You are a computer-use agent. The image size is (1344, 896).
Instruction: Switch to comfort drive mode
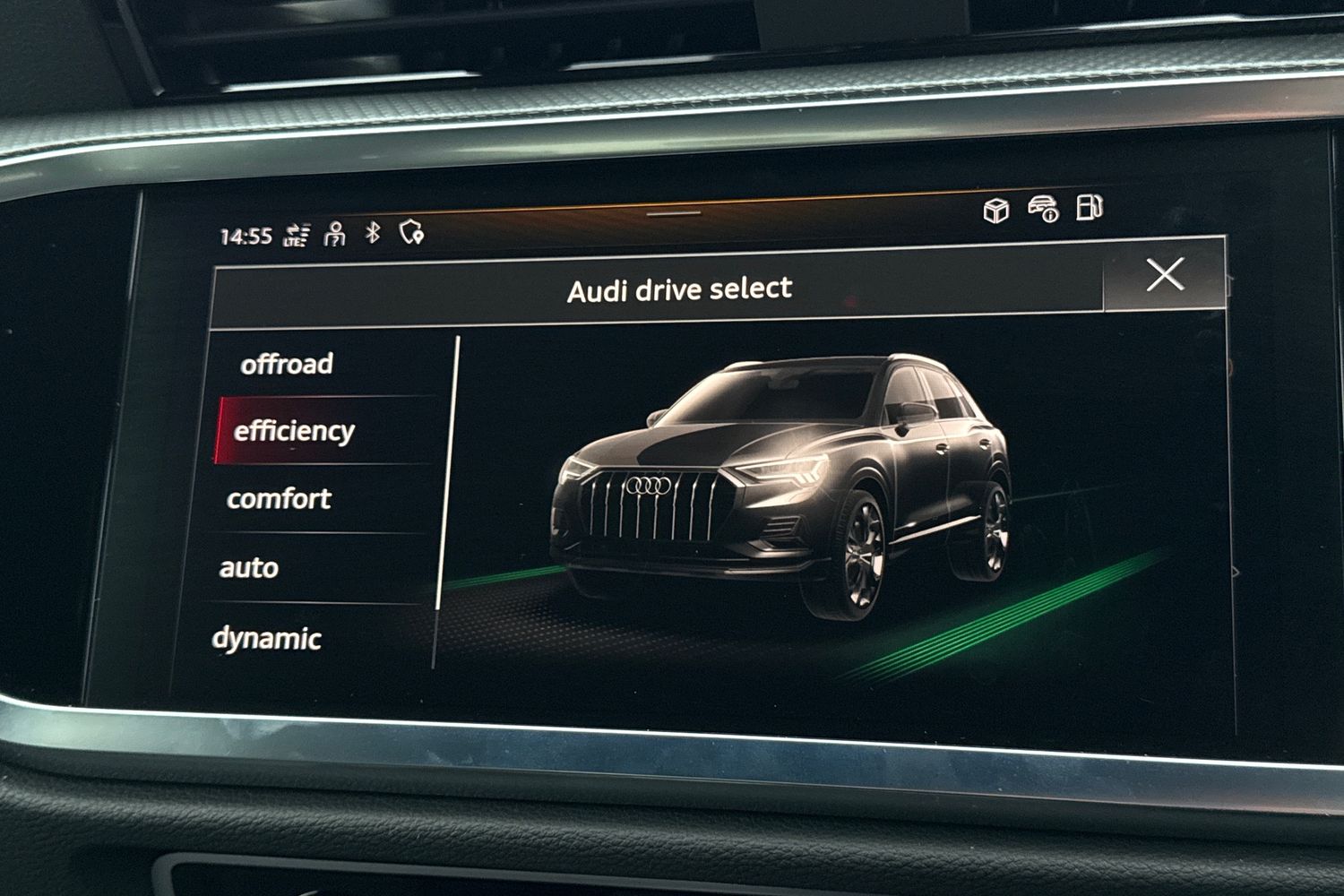(279, 499)
